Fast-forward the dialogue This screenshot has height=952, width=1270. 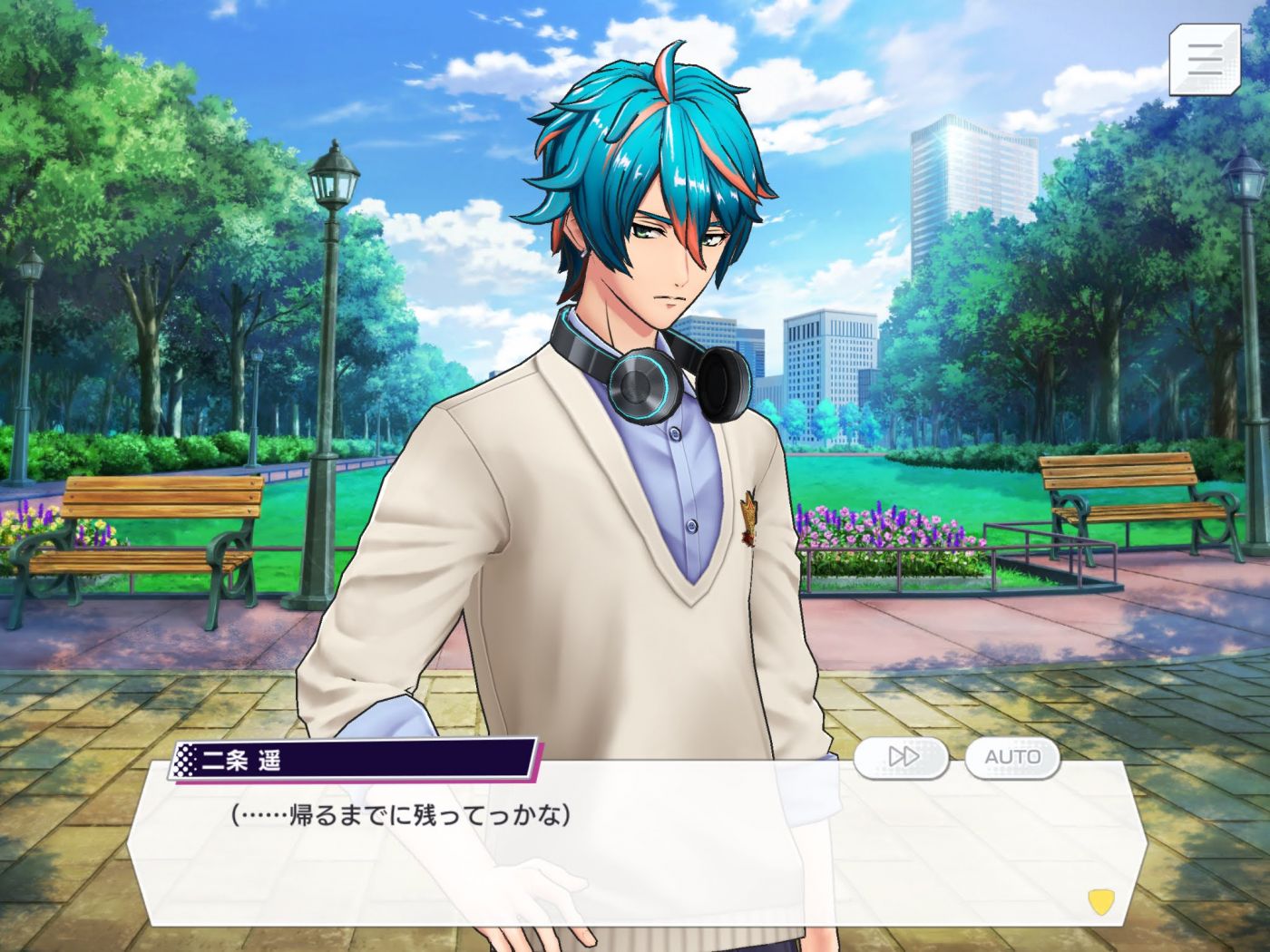click(902, 757)
